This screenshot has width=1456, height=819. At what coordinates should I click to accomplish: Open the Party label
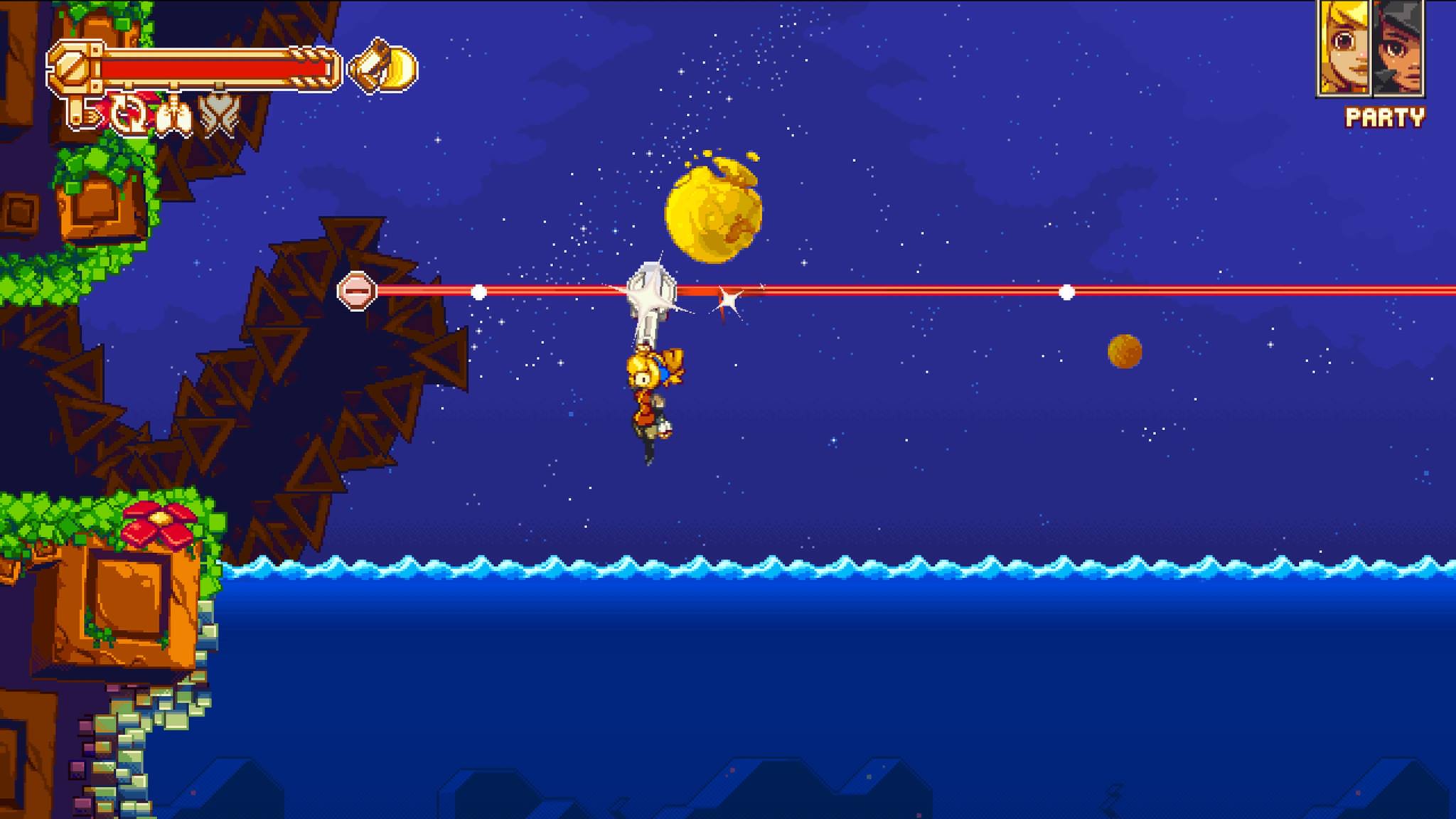1385,117
